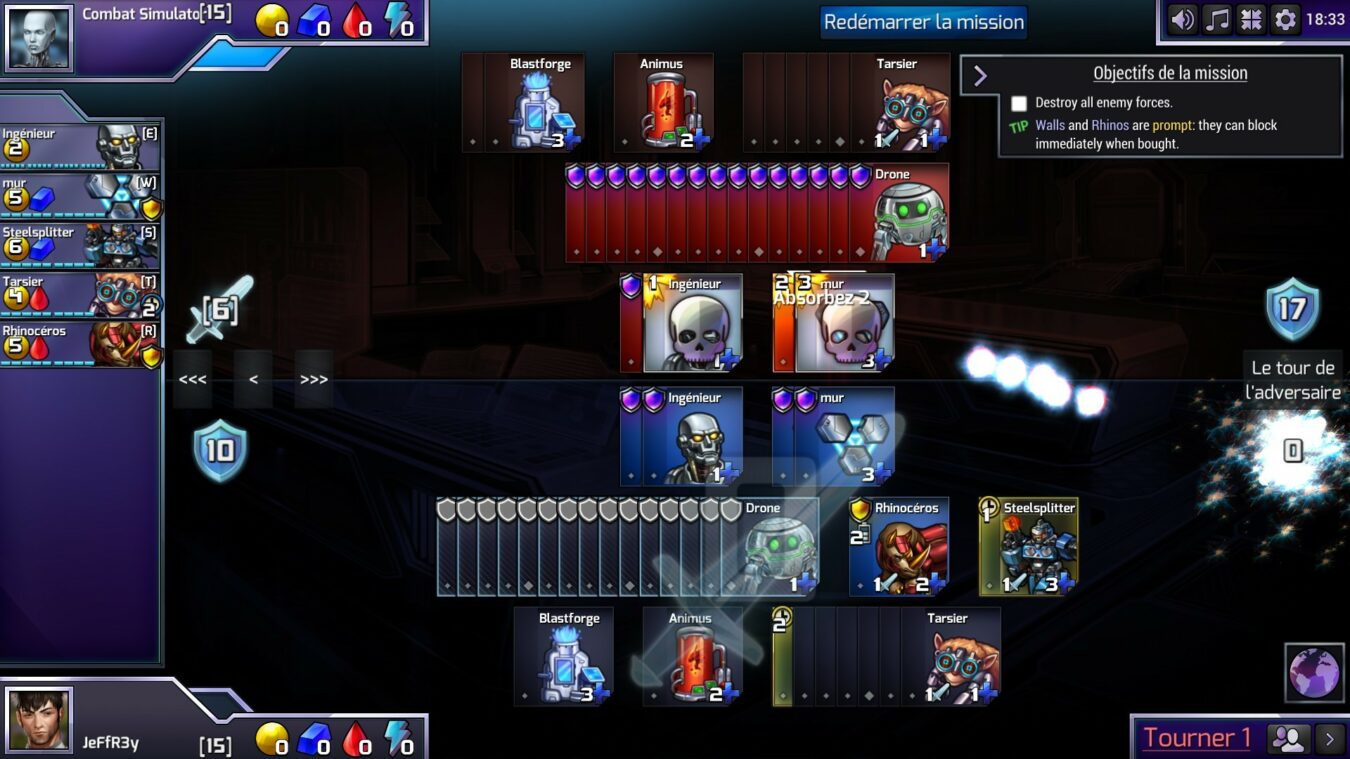Image resolution: width=1350 pixels, height=759 pixels.
Task: Select your Steelsplitter unit card
Action: tap(1029, 547)
